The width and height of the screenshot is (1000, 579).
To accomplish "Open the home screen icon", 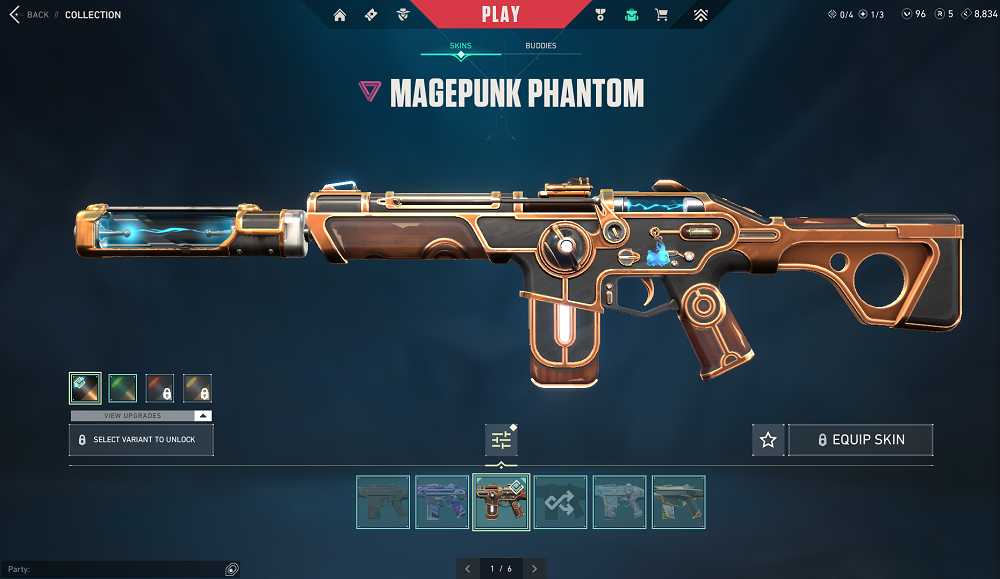I will coord(340,15).
